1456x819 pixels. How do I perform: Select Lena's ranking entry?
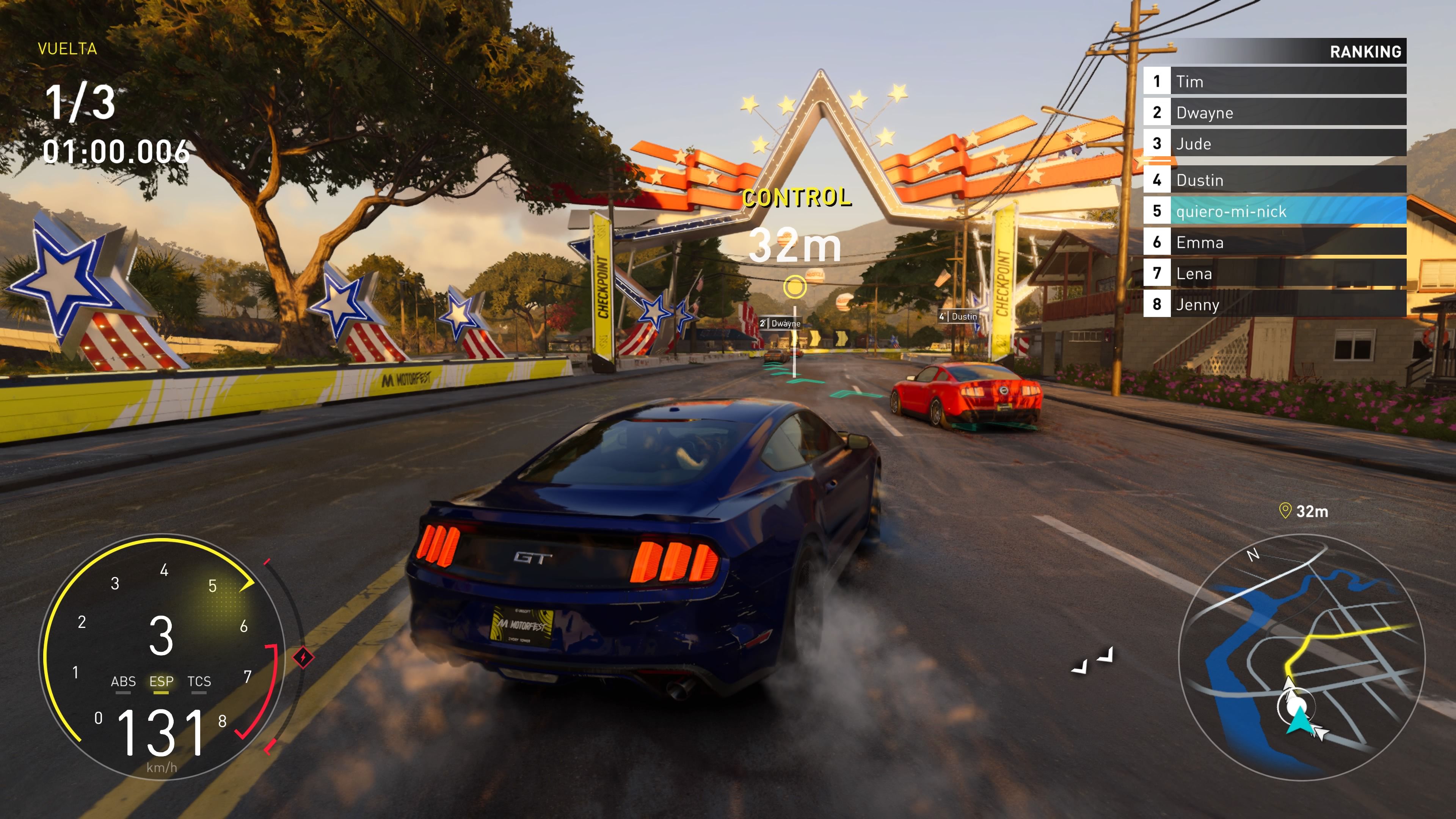[x=1274, y=273]
